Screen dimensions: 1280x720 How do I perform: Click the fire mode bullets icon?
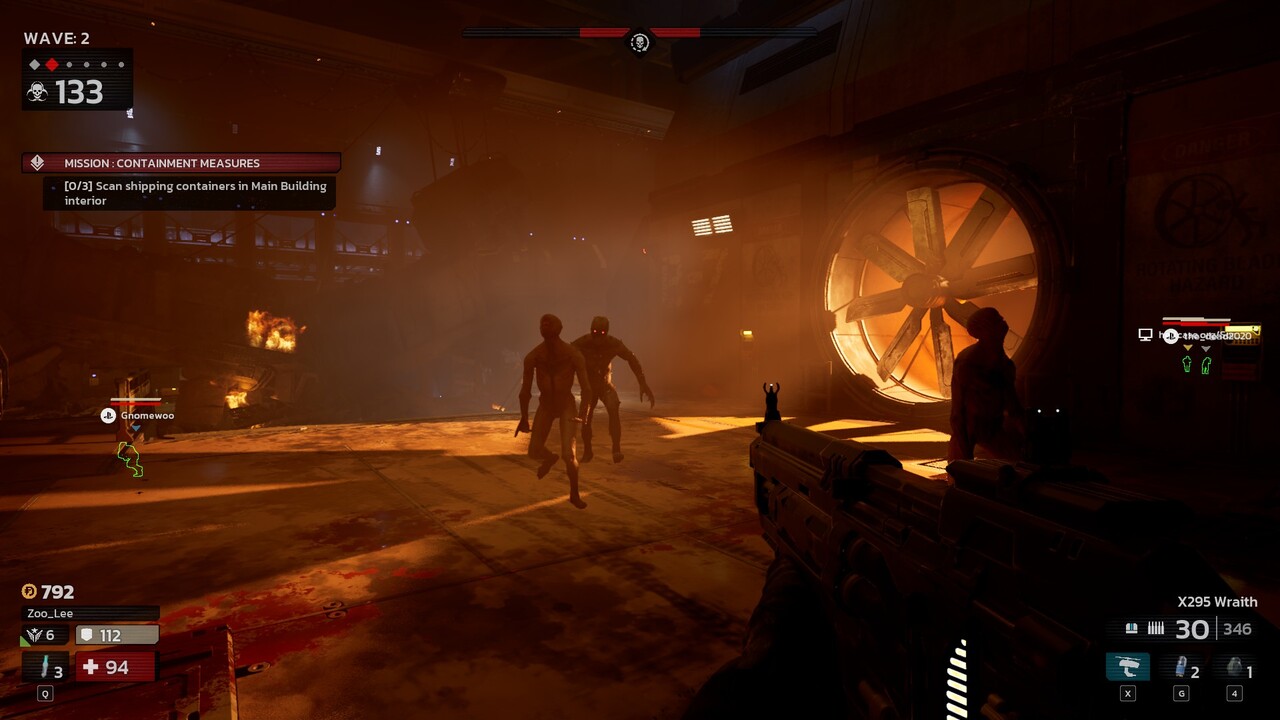[x=1156, y=629]
